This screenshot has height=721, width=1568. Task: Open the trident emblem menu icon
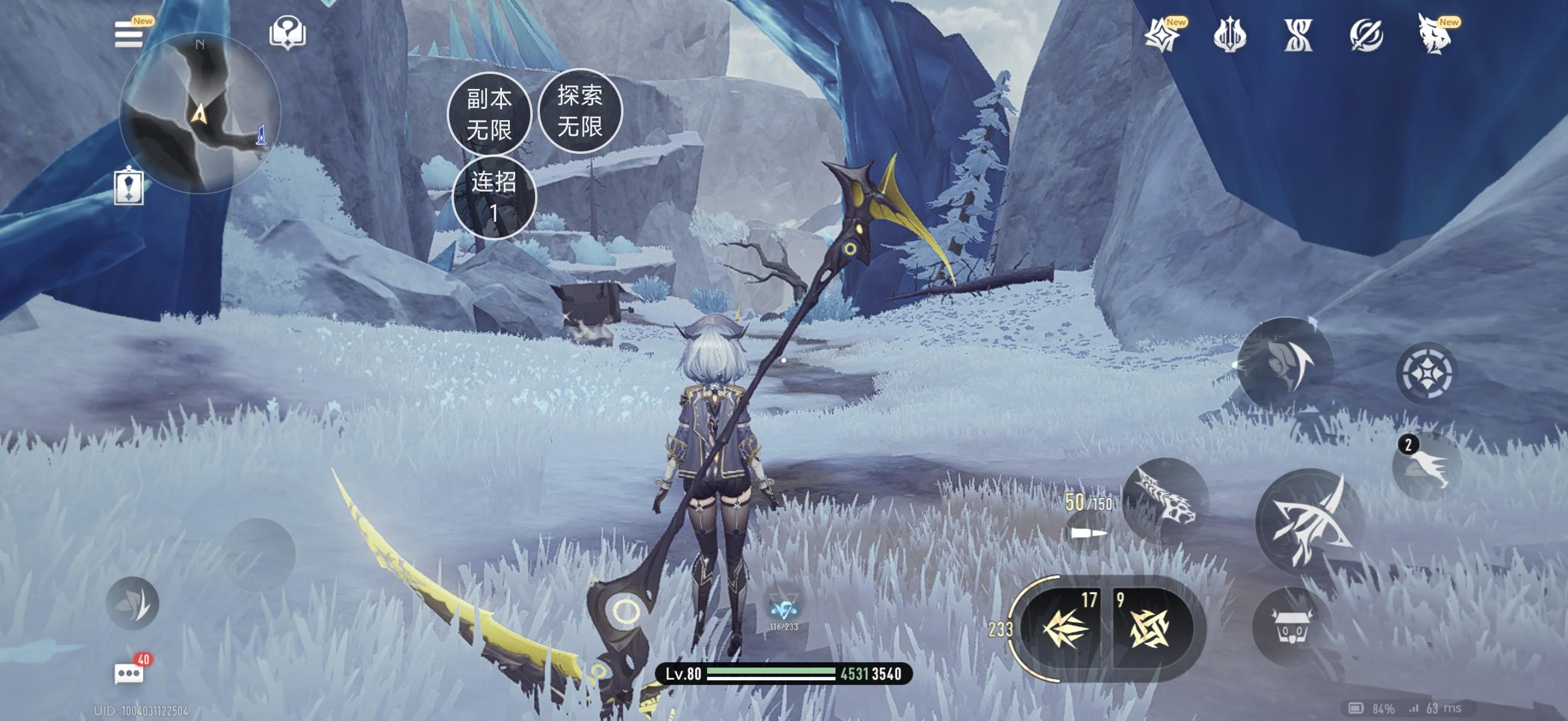1230,35
